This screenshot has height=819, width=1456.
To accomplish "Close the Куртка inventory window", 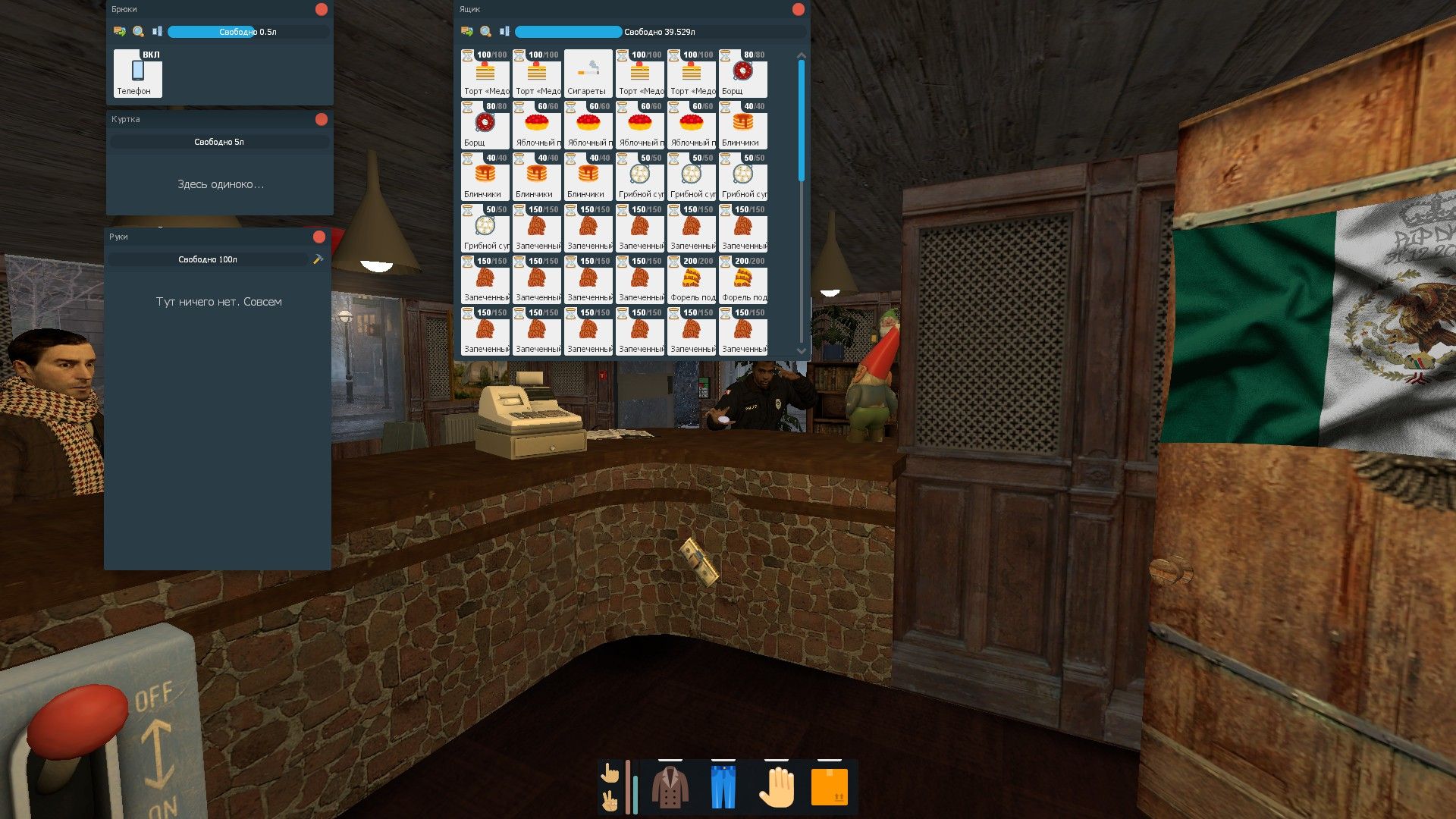I will point(322,119).
